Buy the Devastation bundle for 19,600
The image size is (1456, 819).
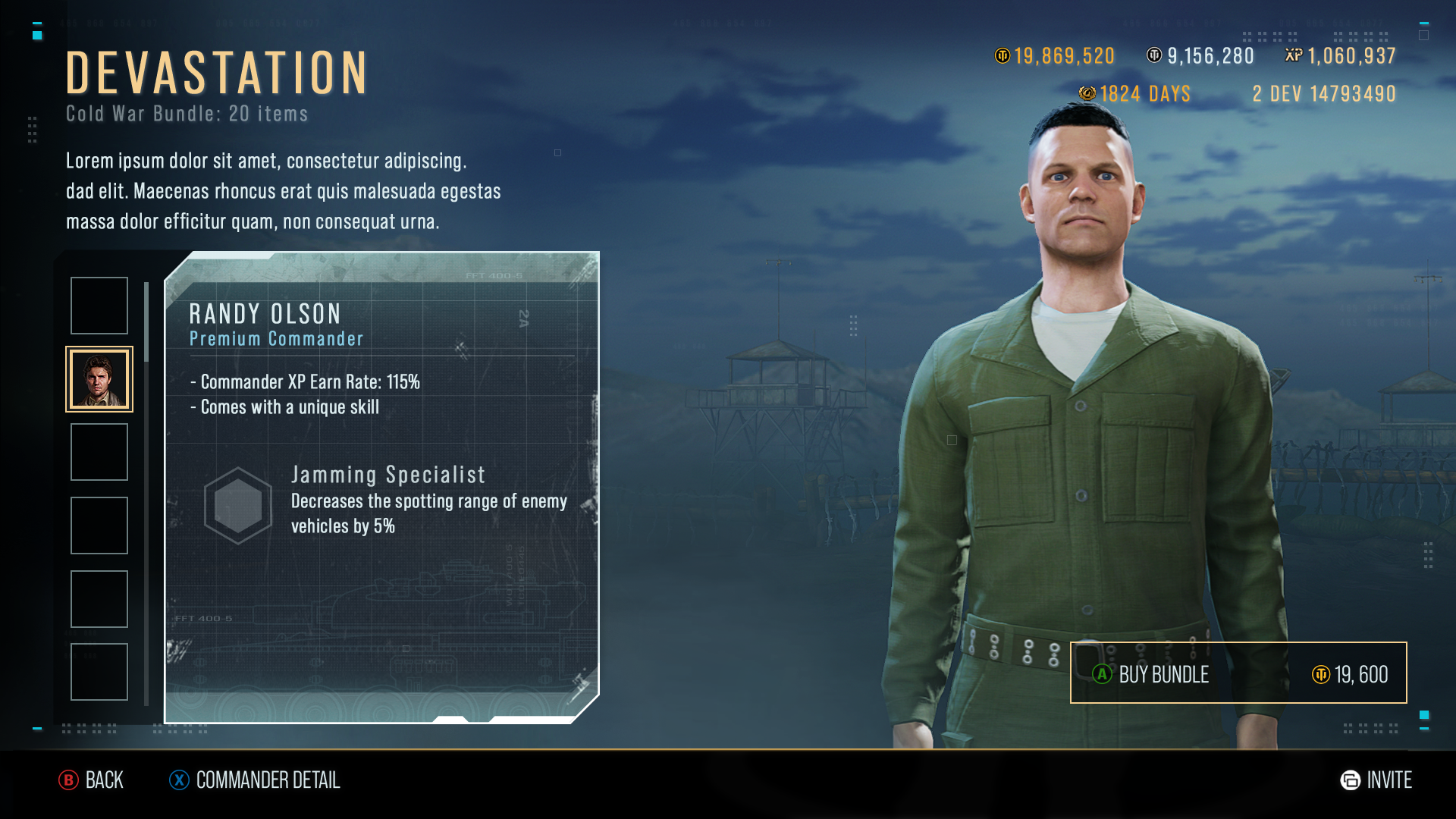click(1238, 673)
